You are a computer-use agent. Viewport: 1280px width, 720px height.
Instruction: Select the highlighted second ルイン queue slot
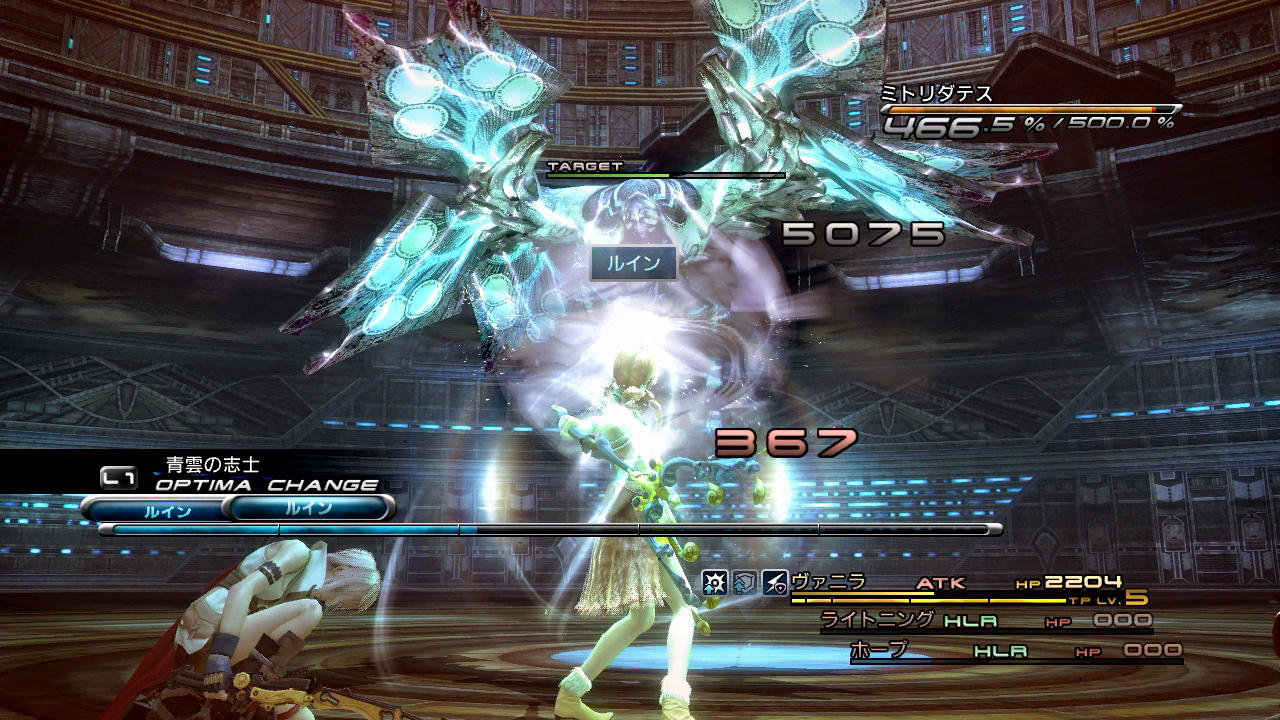(x=308, y=508)
